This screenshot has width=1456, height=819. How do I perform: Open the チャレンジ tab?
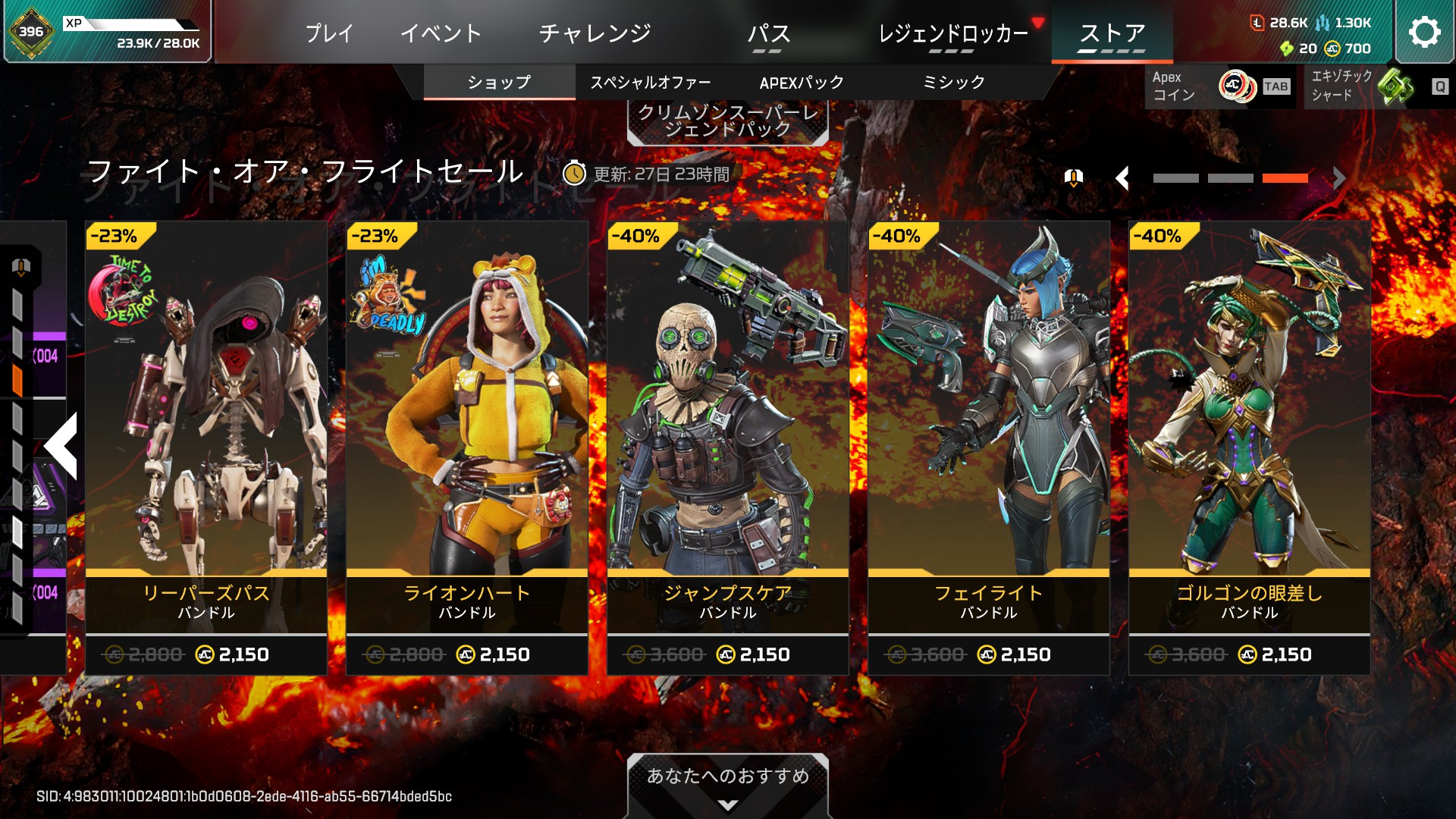(595, 33)
